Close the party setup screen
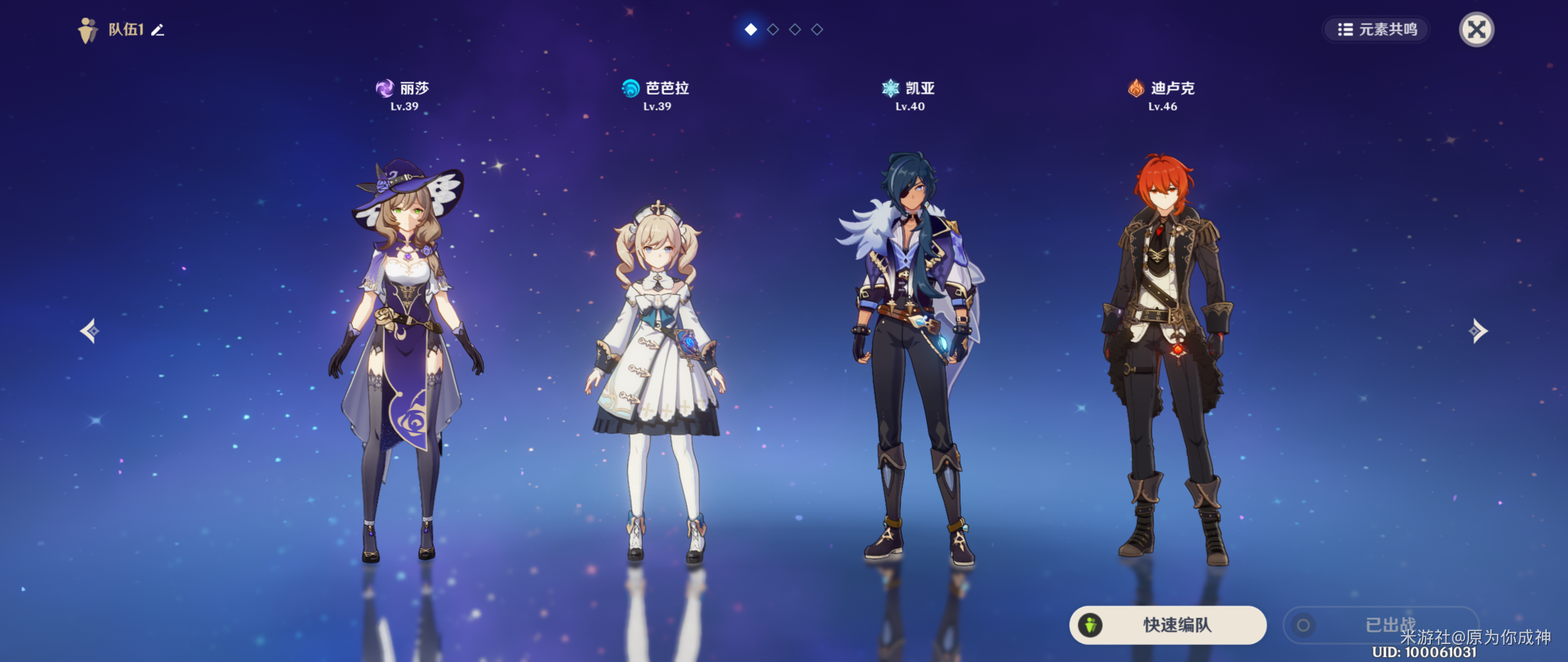This screenshot has height=662, width=1568. [1476, 30]
